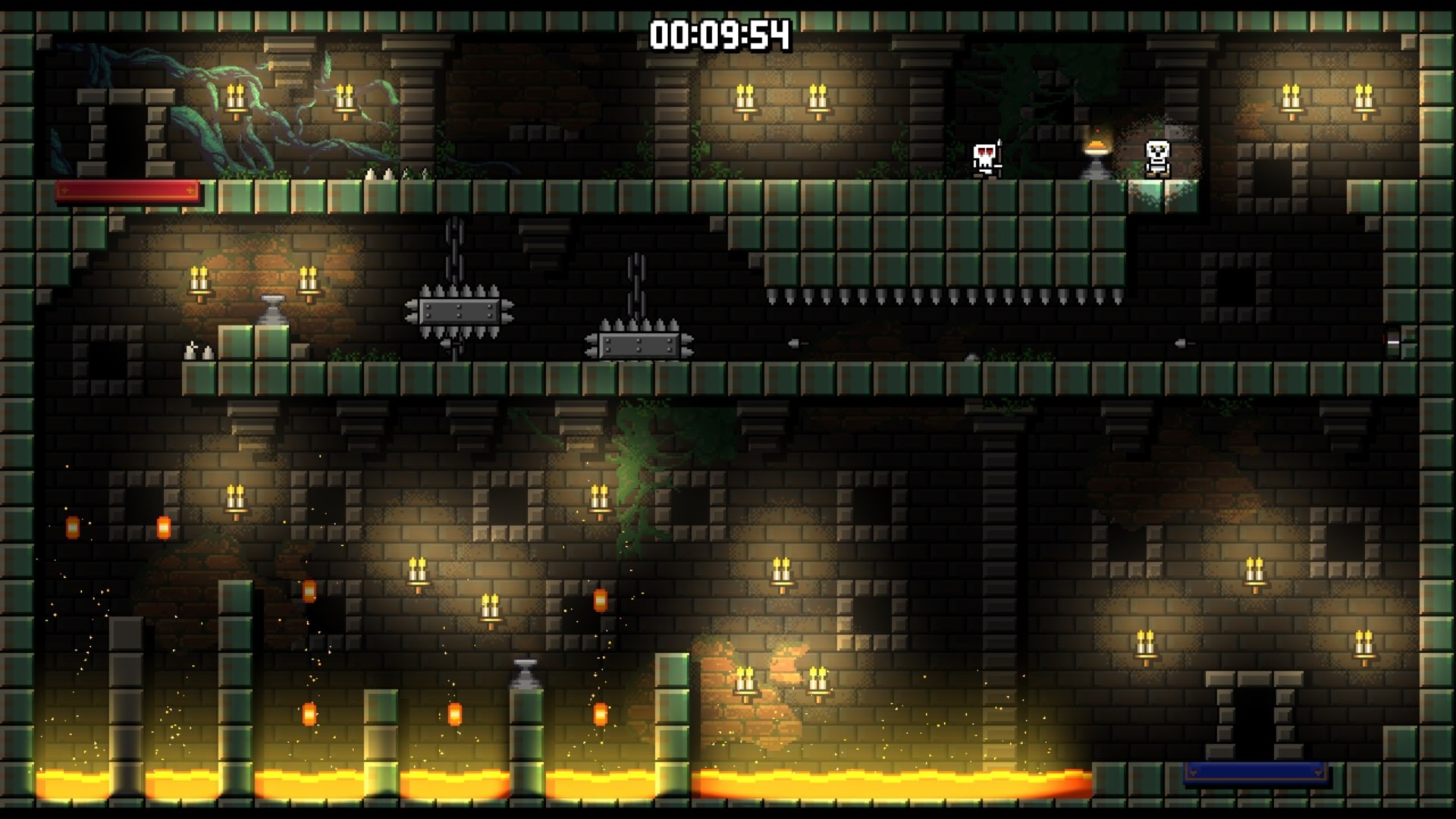Select the red-eyed skeleton holding a spear

986,159
